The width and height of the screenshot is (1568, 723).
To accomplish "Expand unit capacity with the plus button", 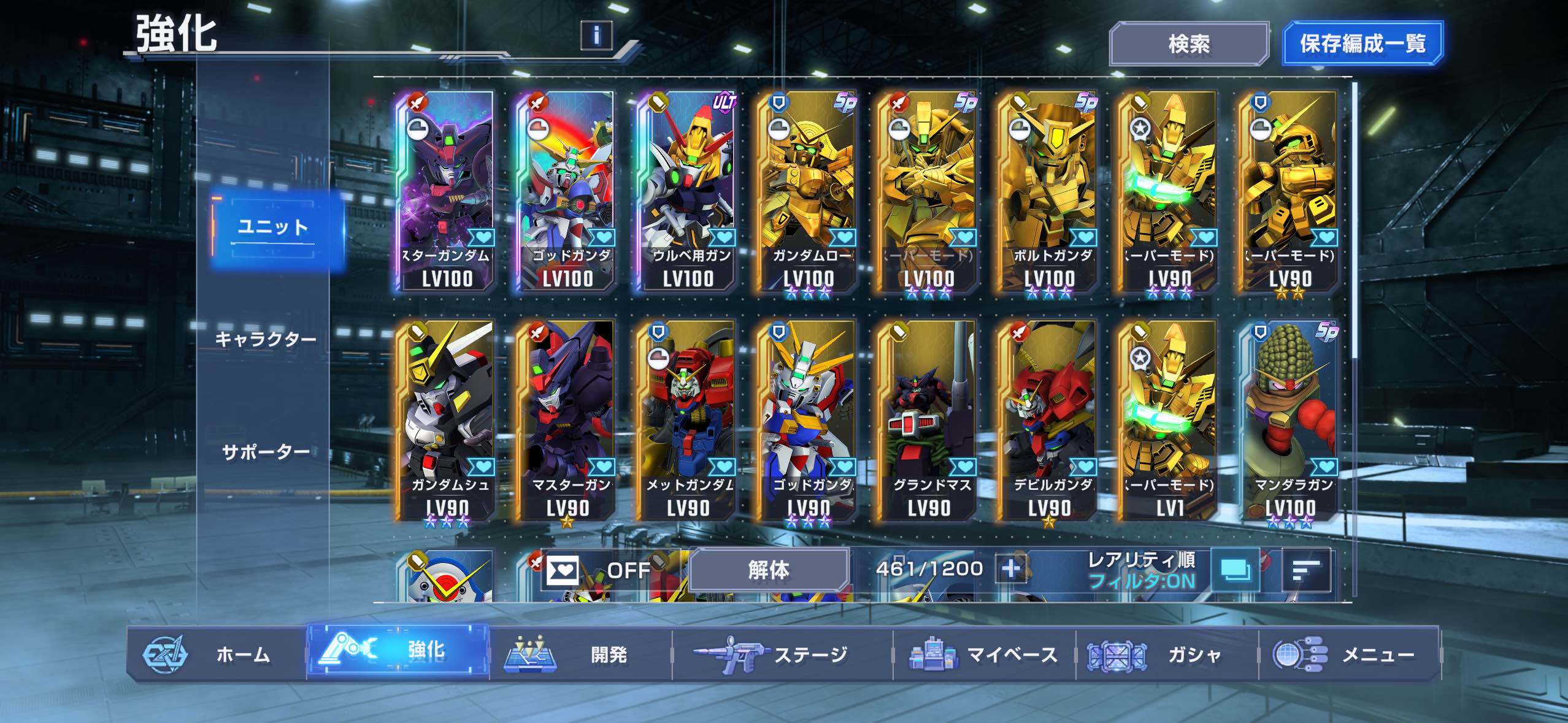I will click(1011, 569).
